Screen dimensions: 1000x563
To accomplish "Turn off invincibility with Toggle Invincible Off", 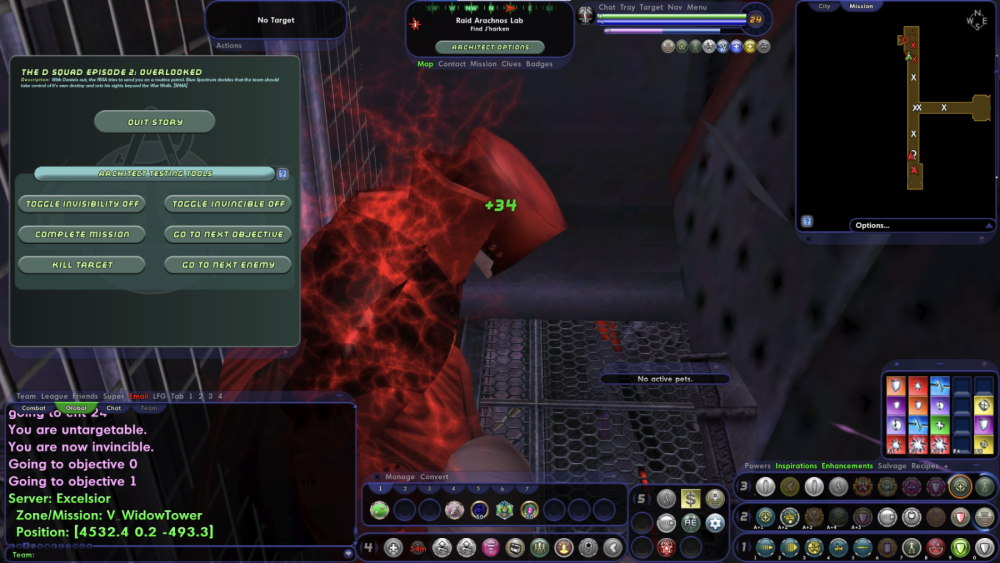I will click(228, 204).
